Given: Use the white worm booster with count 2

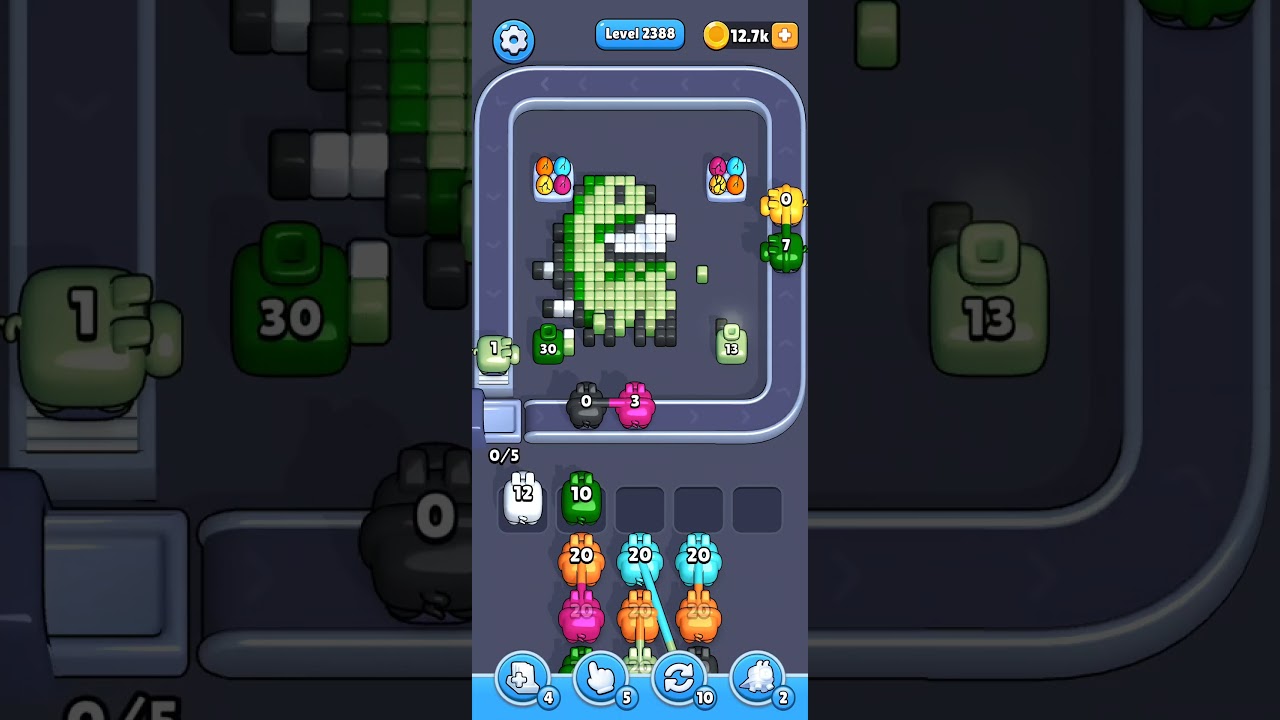Looking at the screenshot, I should pyautogui.click(x=757, y=678).
